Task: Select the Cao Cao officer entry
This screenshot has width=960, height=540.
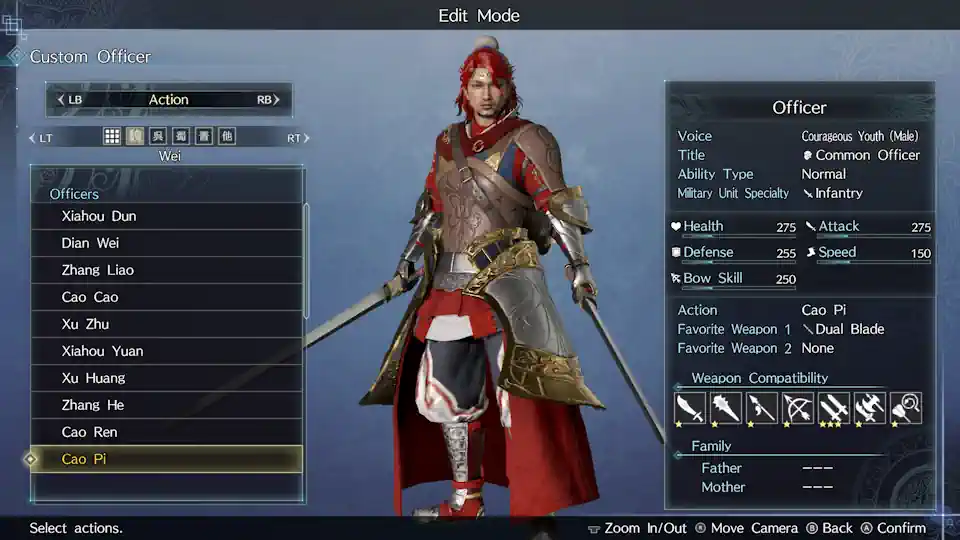Action: (166, 297)
